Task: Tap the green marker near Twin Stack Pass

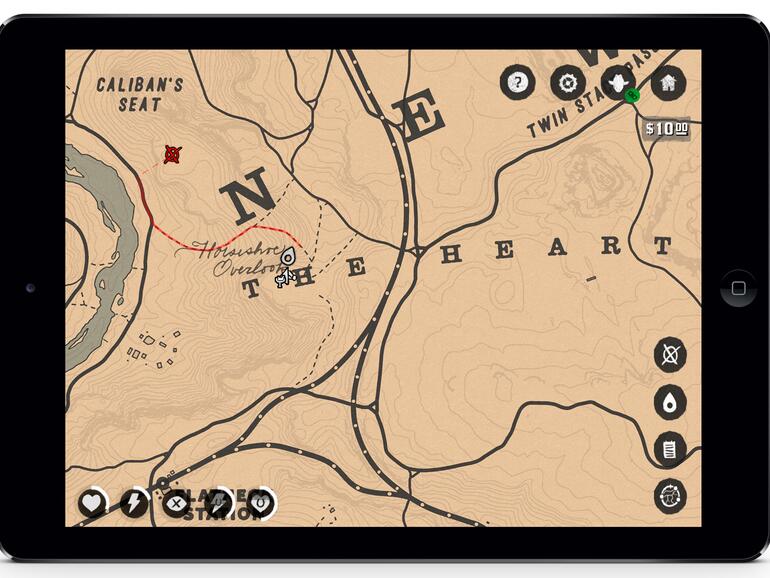Action: click(632, 96)
